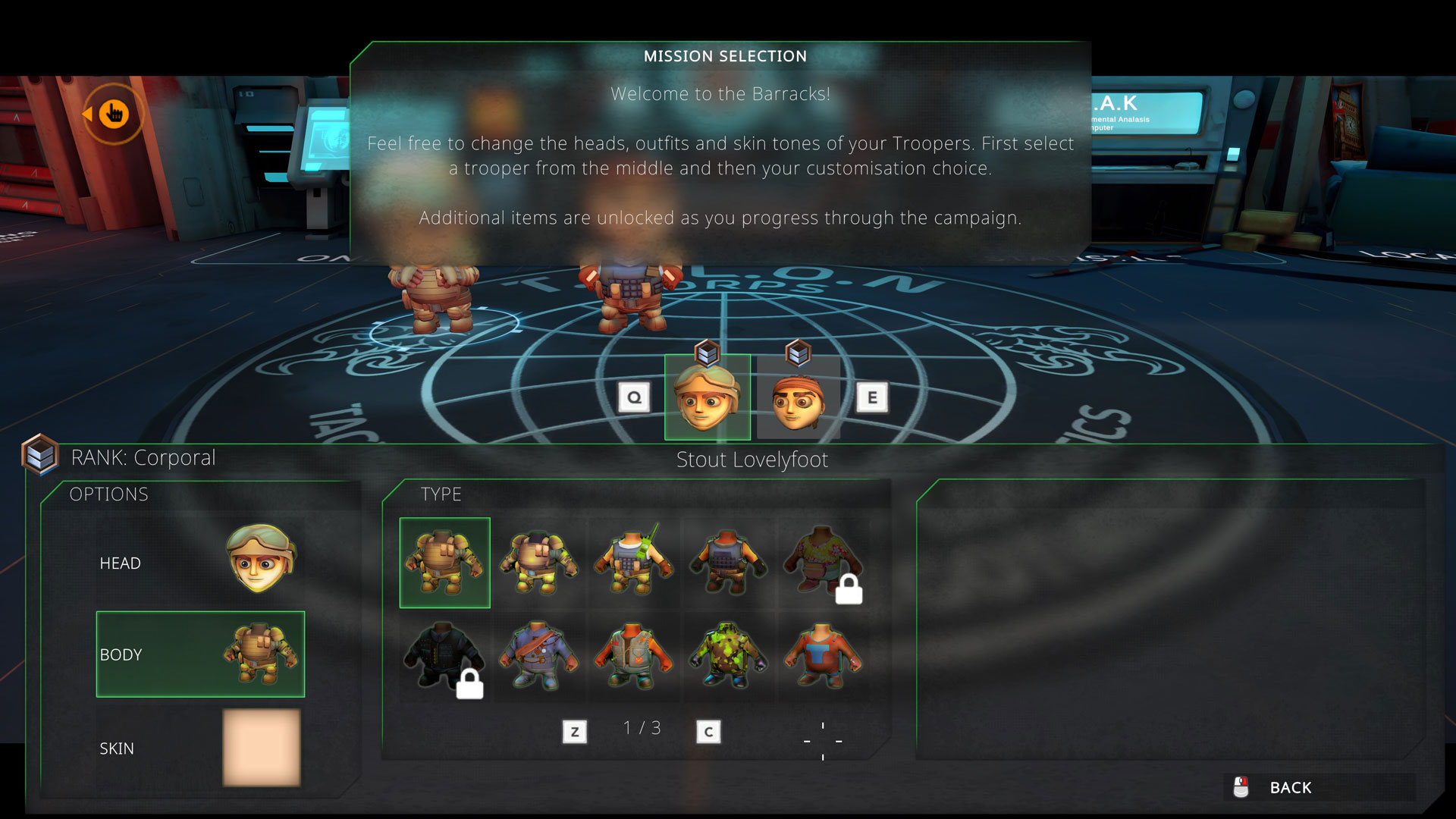
Task: Select the BODY customisation option
Action: 200,654
